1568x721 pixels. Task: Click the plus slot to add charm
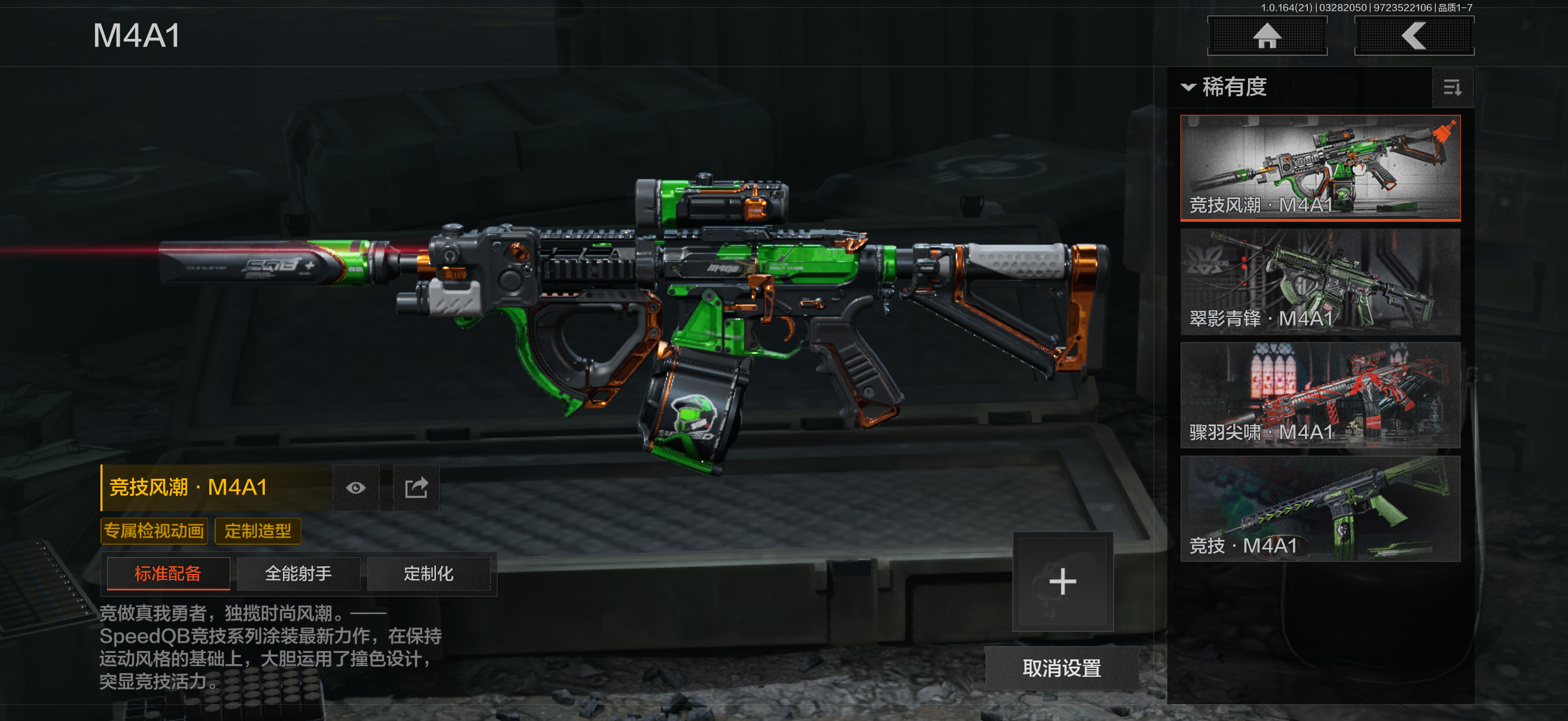coord(1062,582)
